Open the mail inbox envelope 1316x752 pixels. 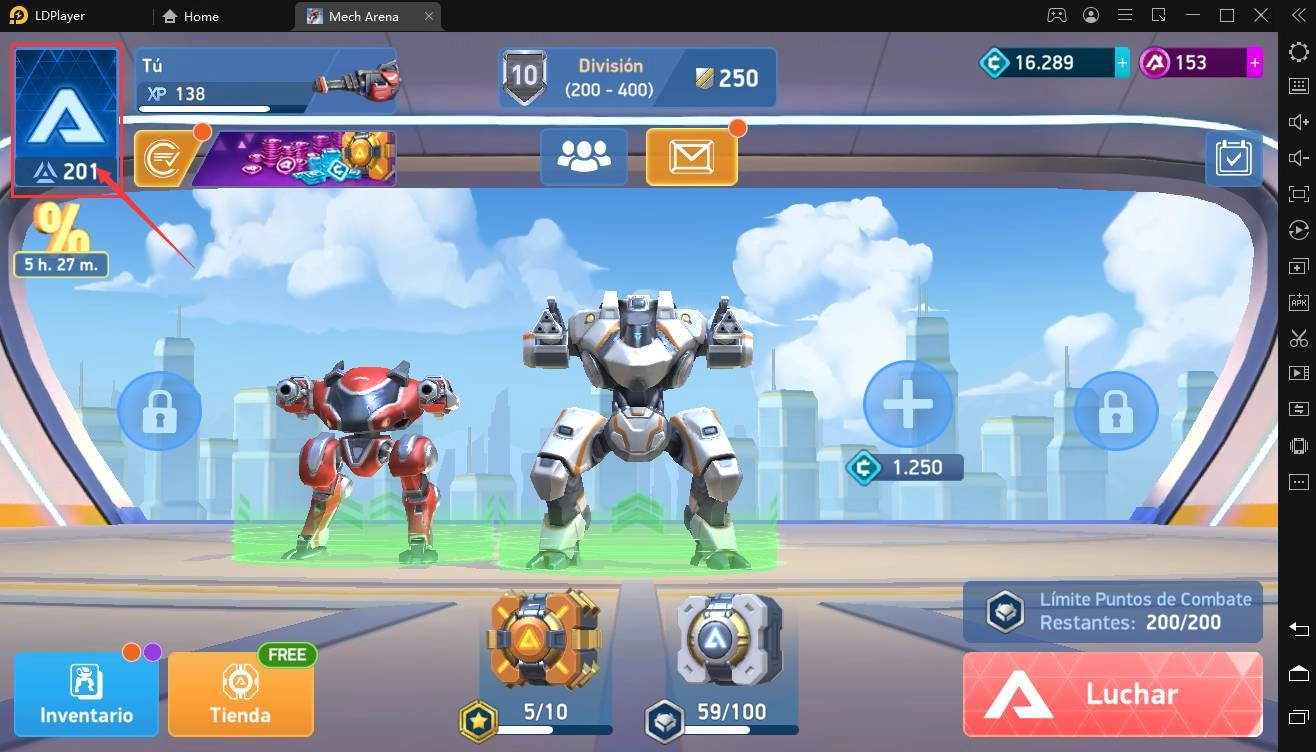point(691,156)
